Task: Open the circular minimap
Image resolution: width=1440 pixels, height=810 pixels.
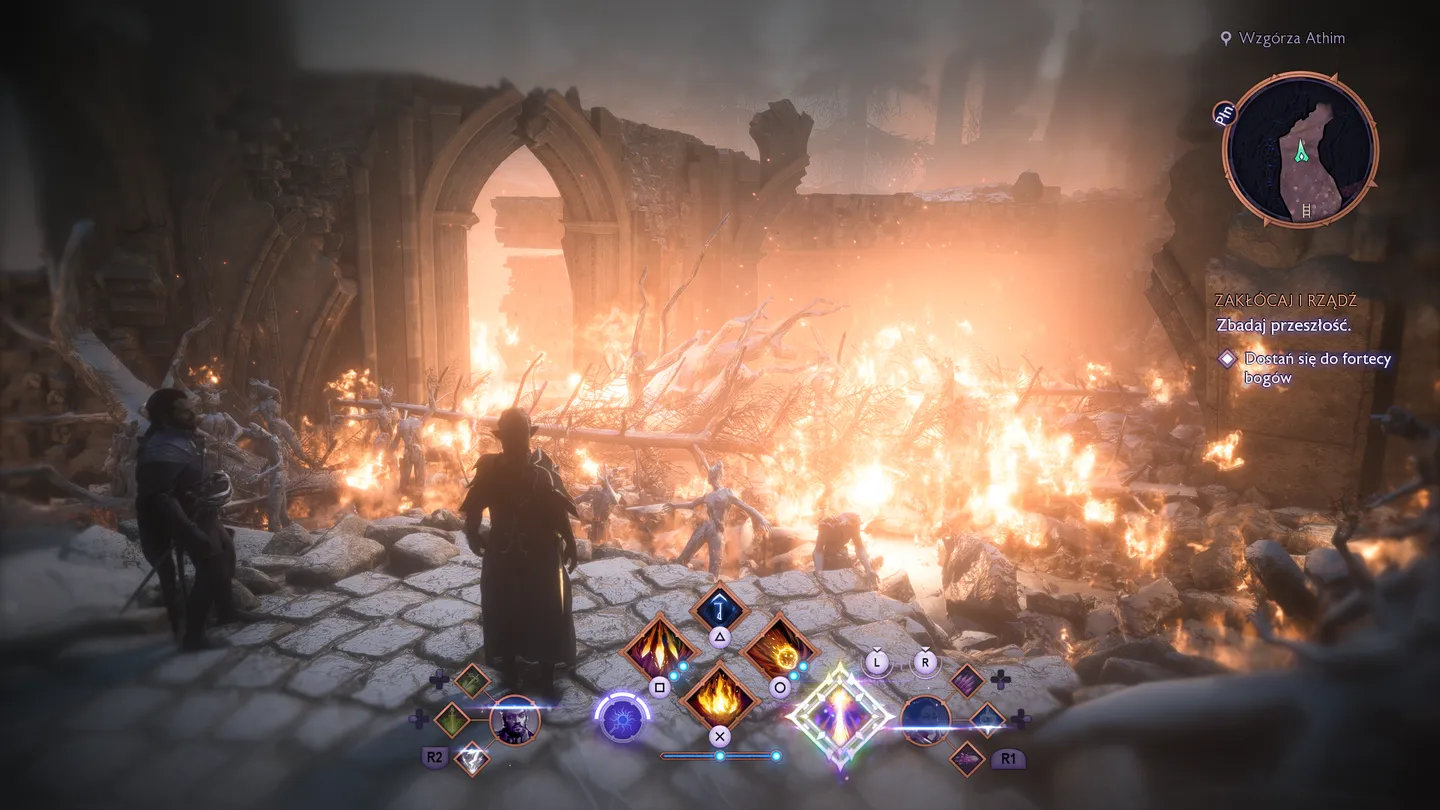Action: 1300,150
